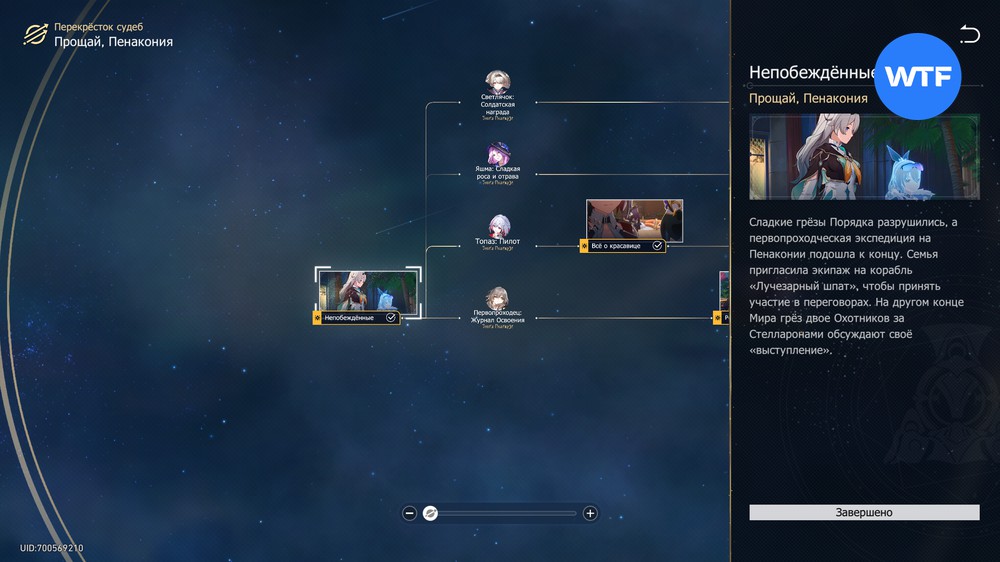1000x562 pixels.
Task: View the Непобеждённые preview image in side panel
Action: click(x=864, y=157)
